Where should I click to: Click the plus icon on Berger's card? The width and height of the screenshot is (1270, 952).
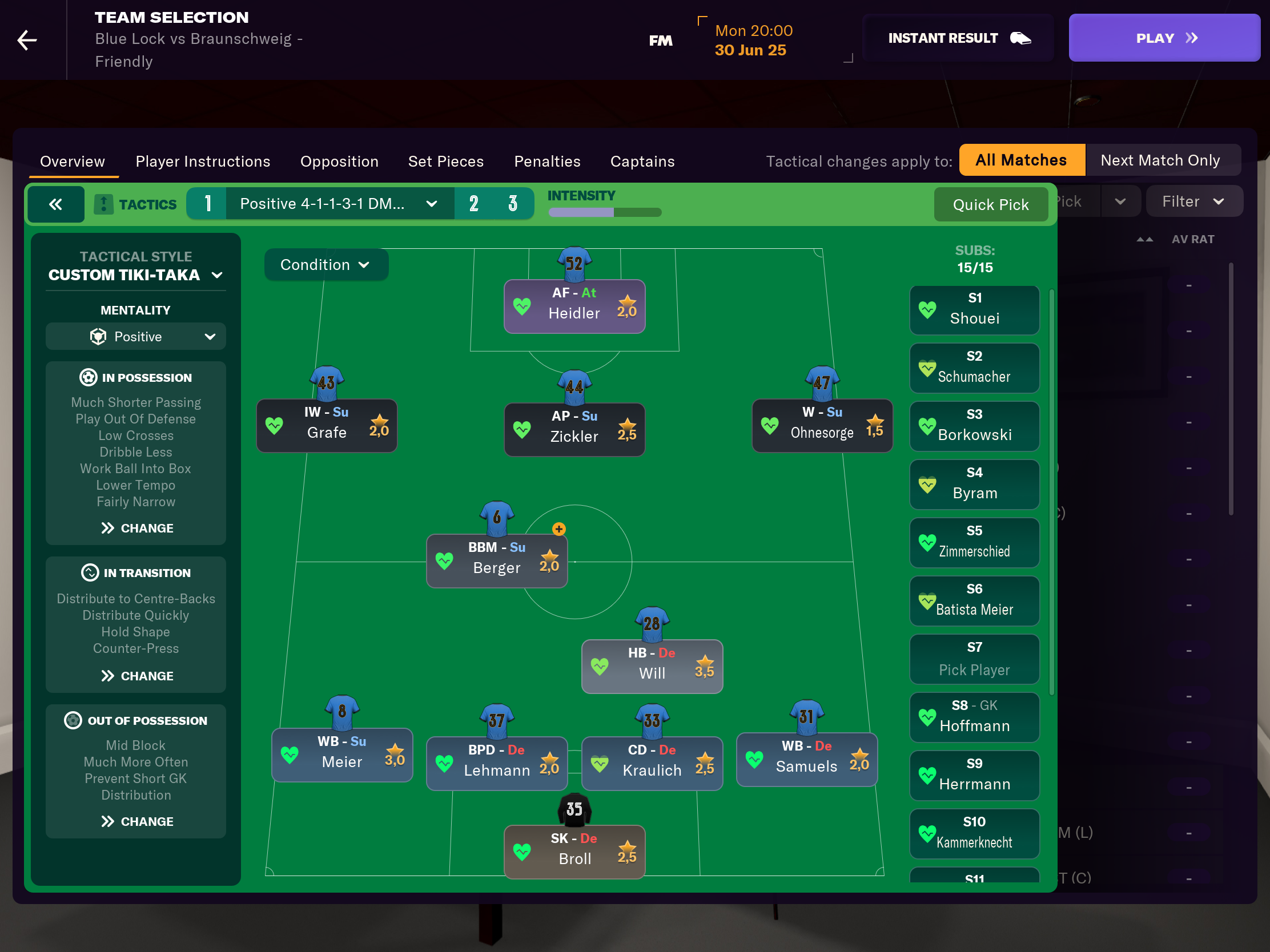coord(558,529)
